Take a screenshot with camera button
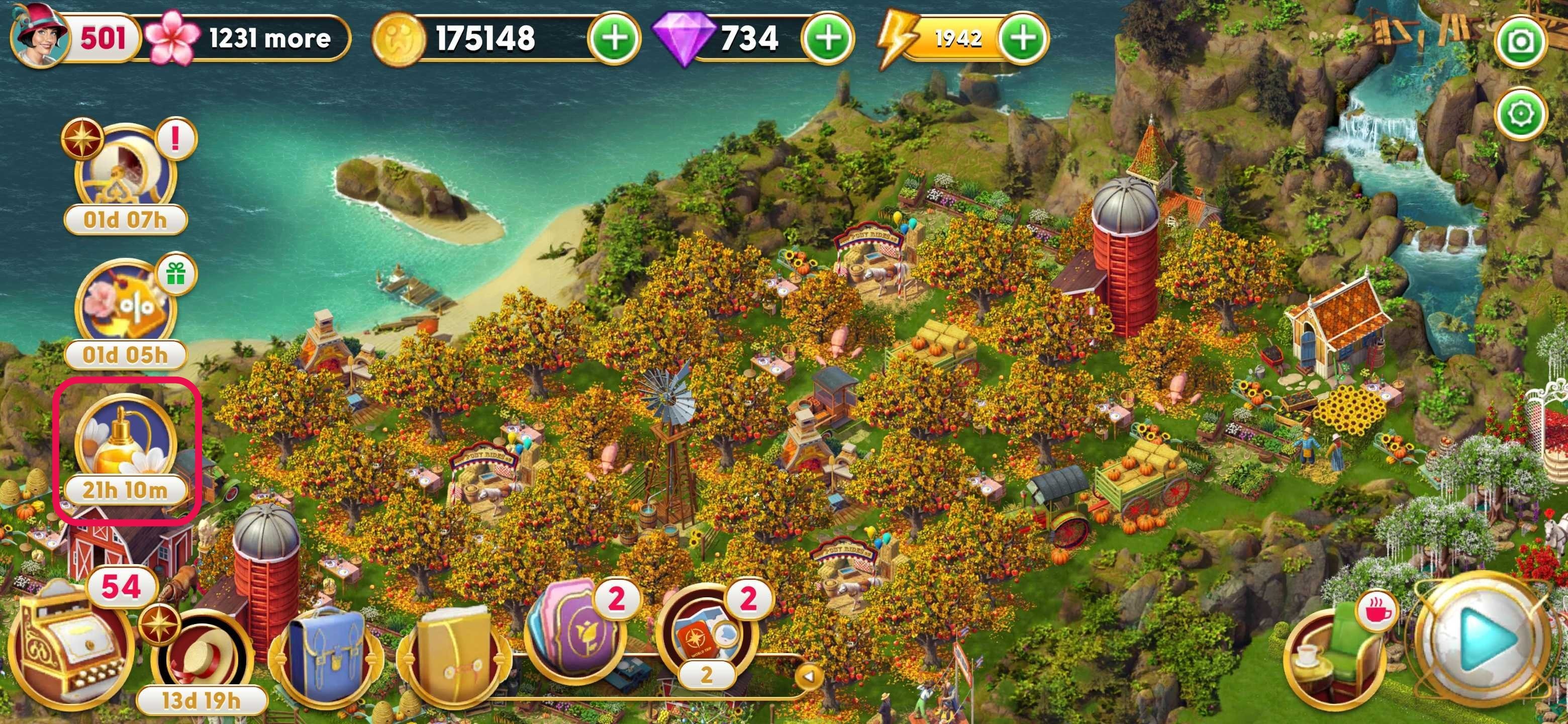Screen dimensions: 1568x724 tap(1521, 42)
